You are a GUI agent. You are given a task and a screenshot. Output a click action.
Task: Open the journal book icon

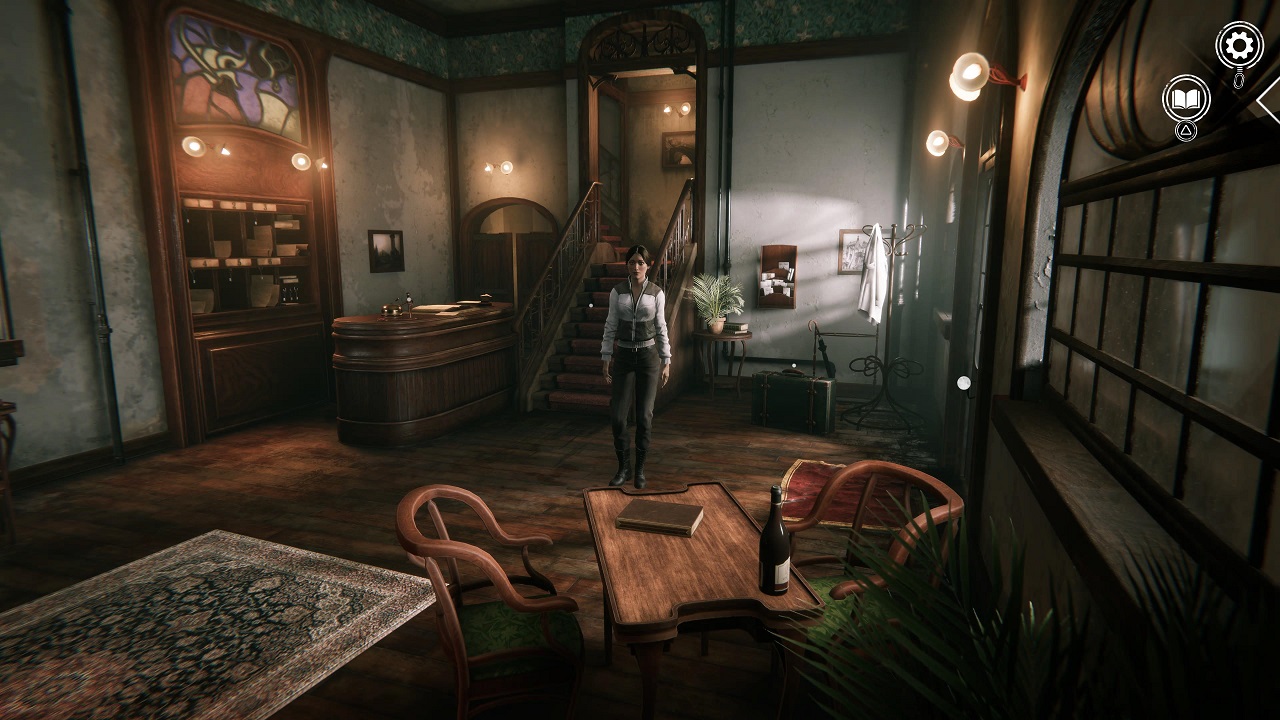tap(1186, 98)
